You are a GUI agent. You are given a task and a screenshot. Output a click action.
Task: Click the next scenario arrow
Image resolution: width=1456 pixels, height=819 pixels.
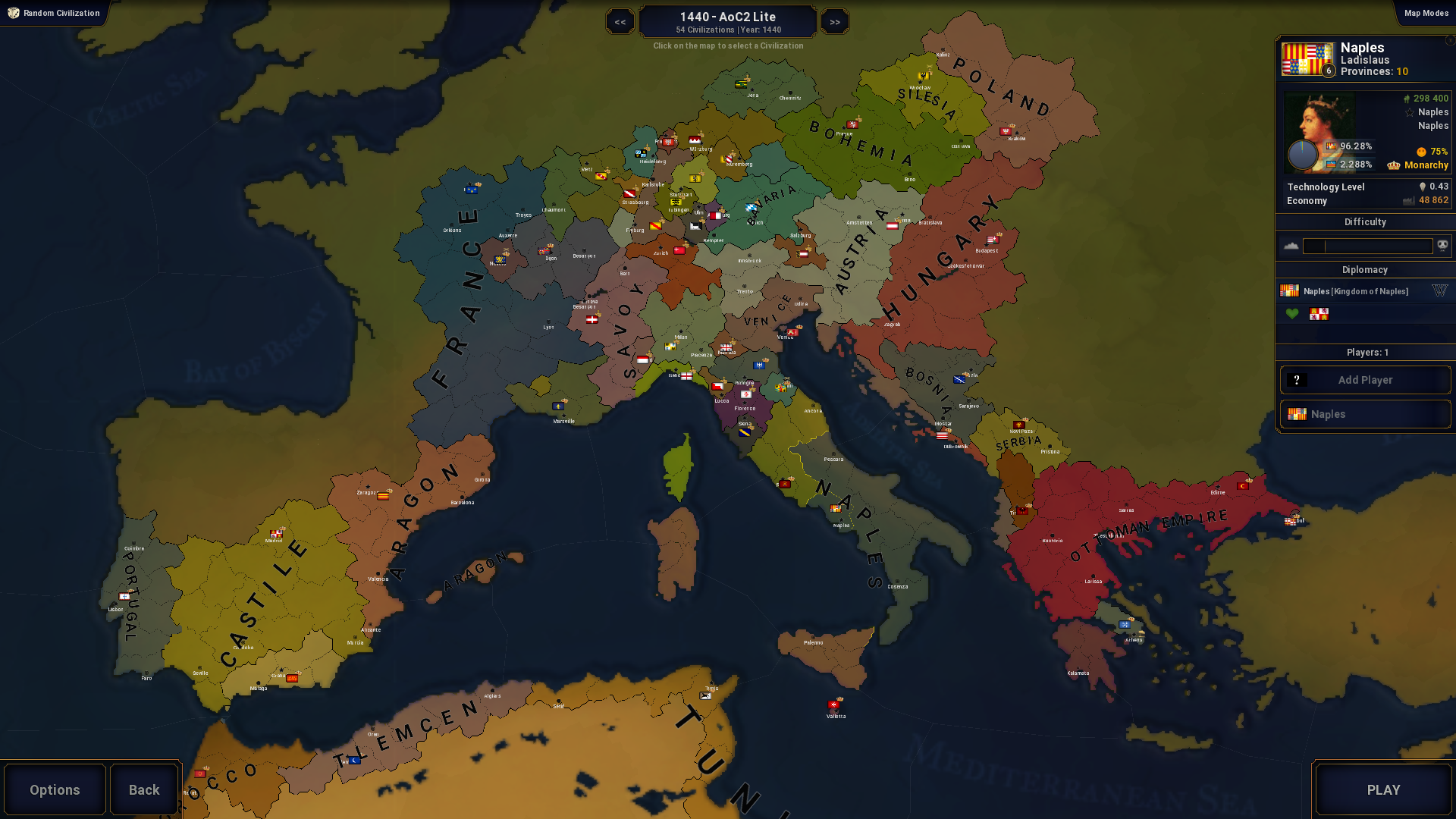[834, 21]
